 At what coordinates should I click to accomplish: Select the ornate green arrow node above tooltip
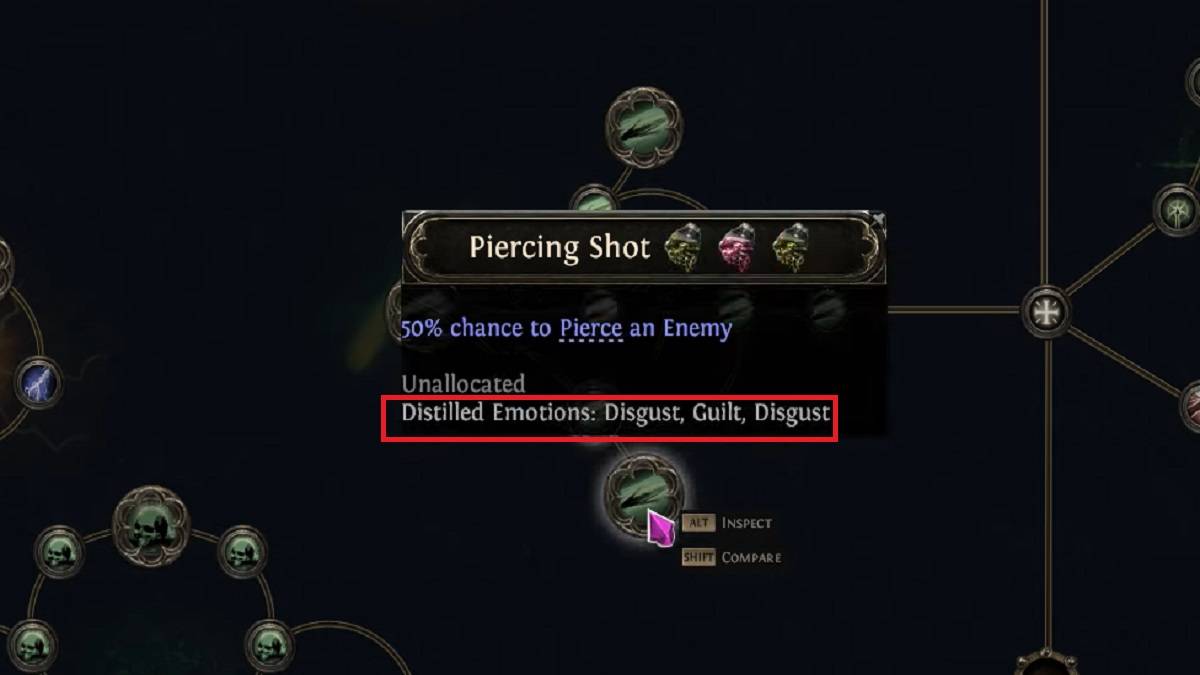[643, 128]
